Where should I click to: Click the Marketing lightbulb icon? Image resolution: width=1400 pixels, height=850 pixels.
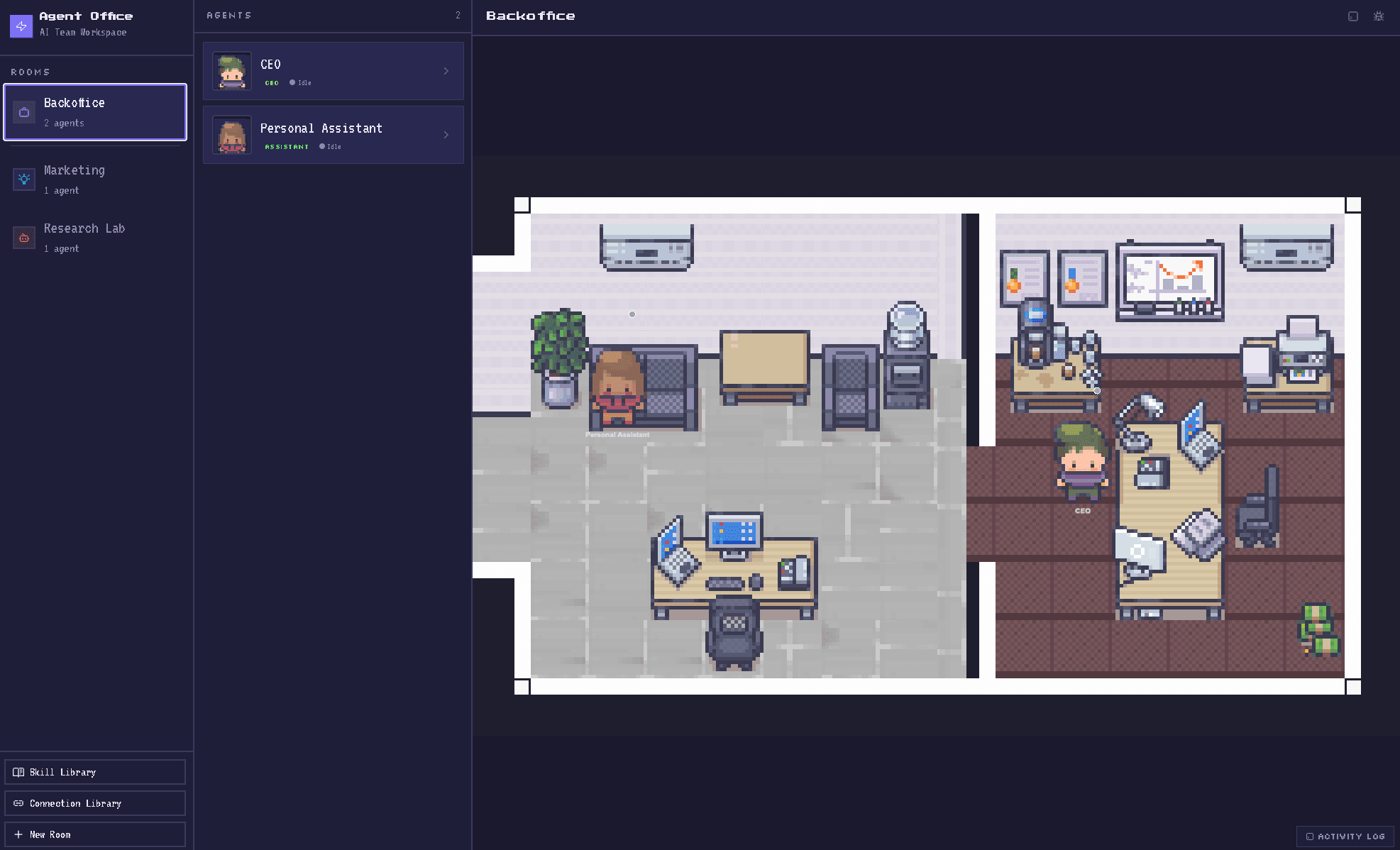point(24,179)
